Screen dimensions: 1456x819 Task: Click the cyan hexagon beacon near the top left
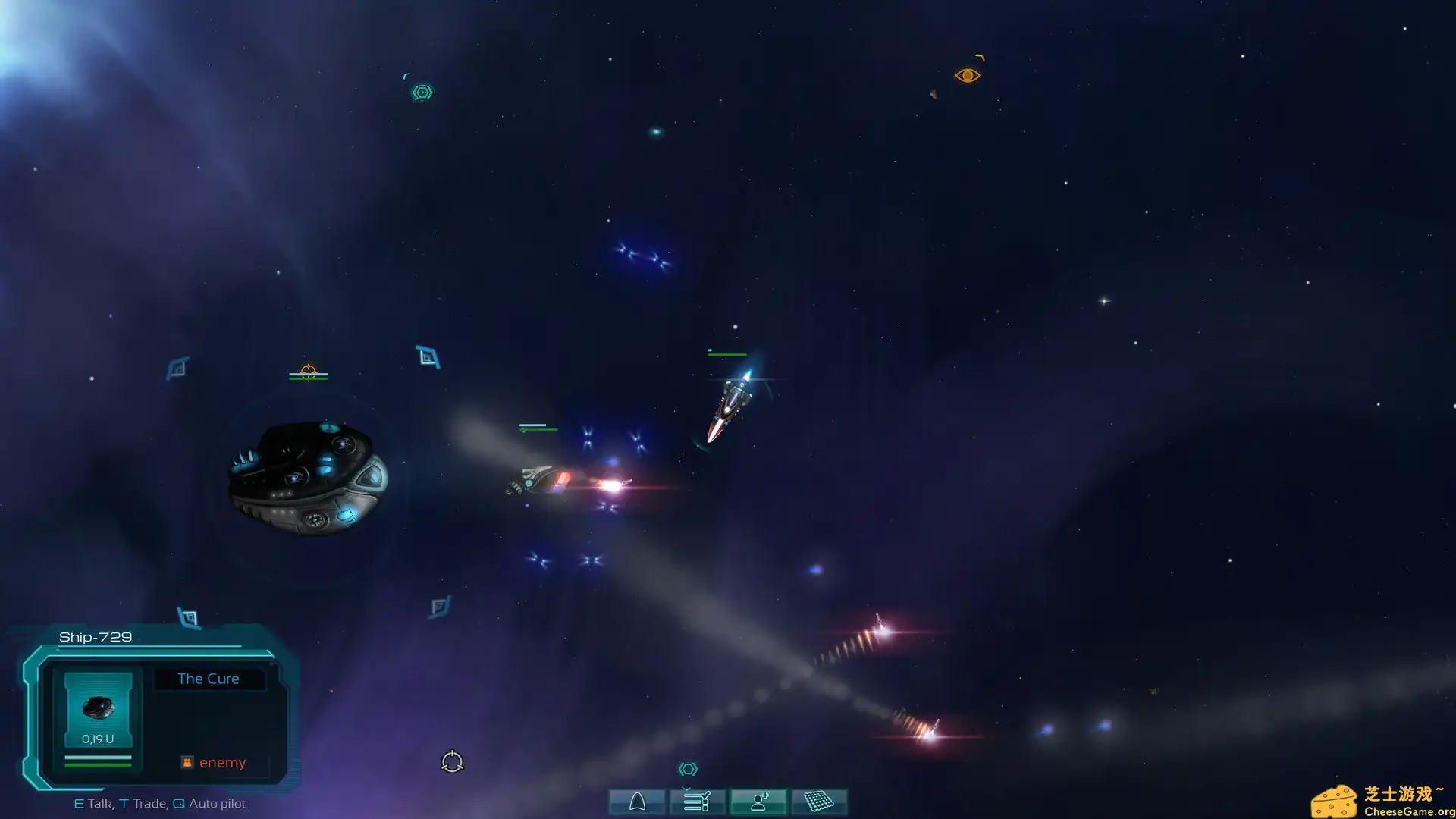click(422, 91)
